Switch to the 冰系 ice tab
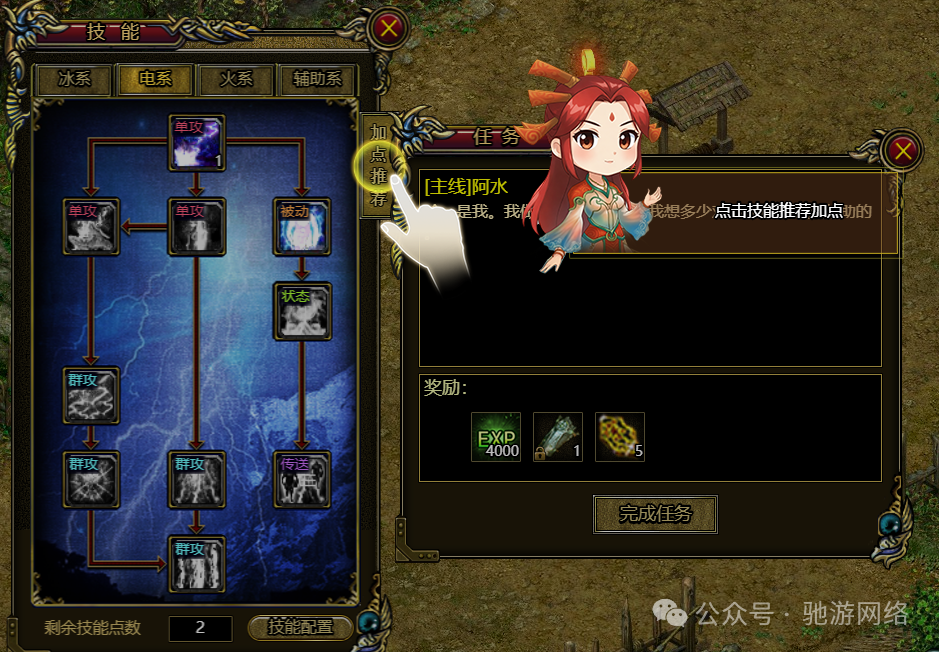The height and width of the screenshot is (652, 939). coord(73,80)
